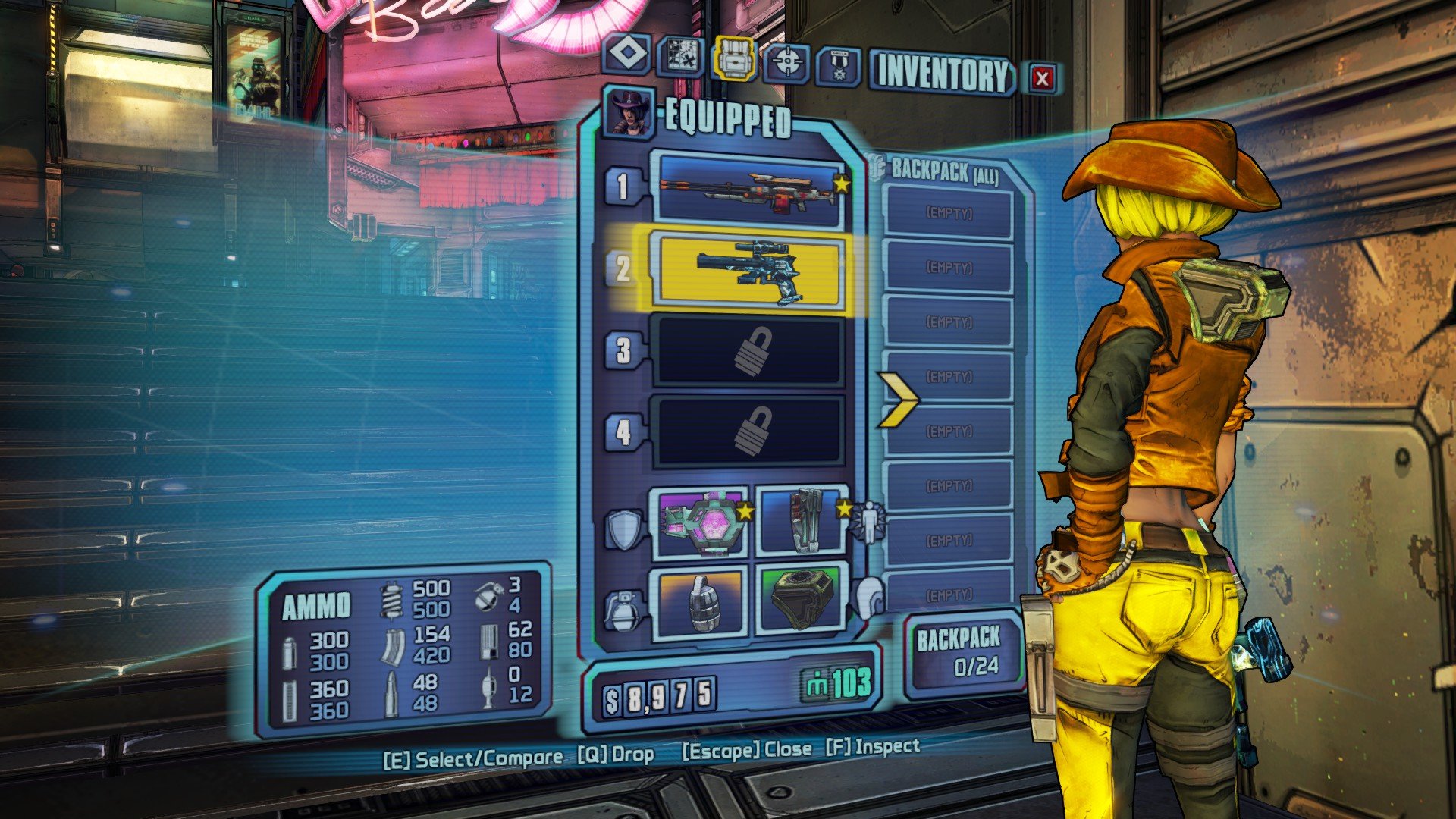Close the inventory with the red X
The image size is (1456, 819).
tap(1042, 77)
